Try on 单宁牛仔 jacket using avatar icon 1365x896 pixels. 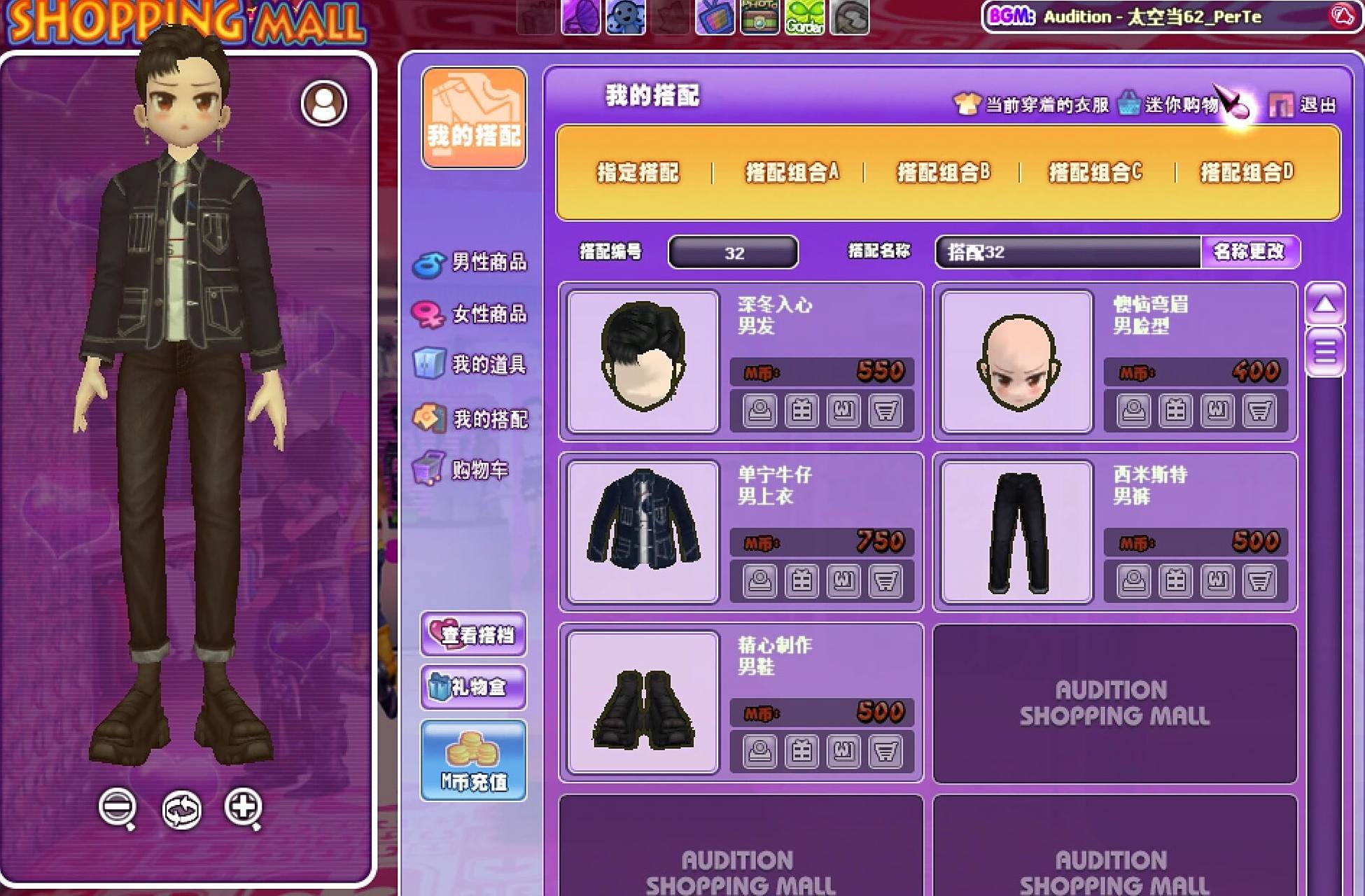click(x=759, y=581)
